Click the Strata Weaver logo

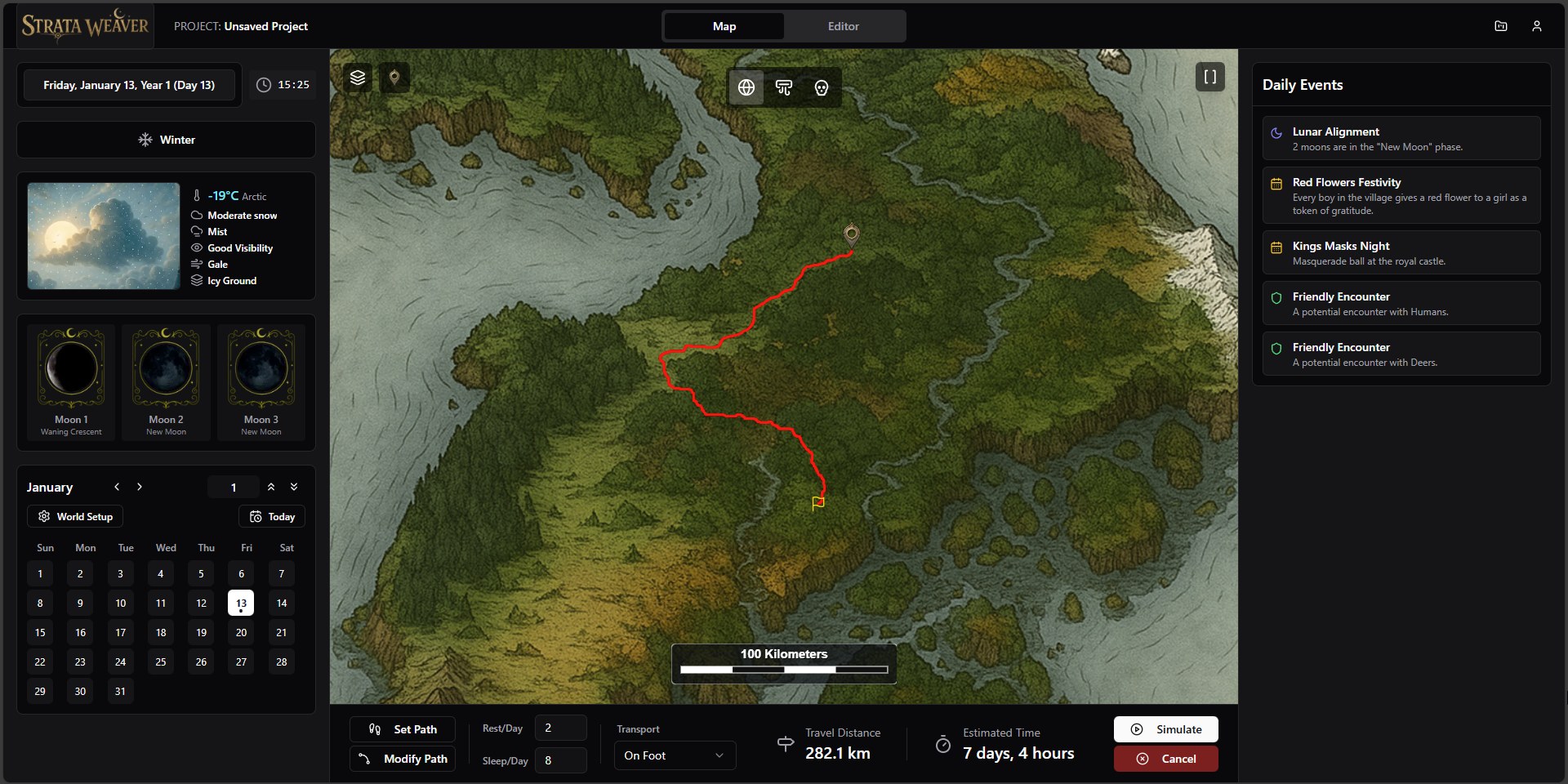pos(84,24)
